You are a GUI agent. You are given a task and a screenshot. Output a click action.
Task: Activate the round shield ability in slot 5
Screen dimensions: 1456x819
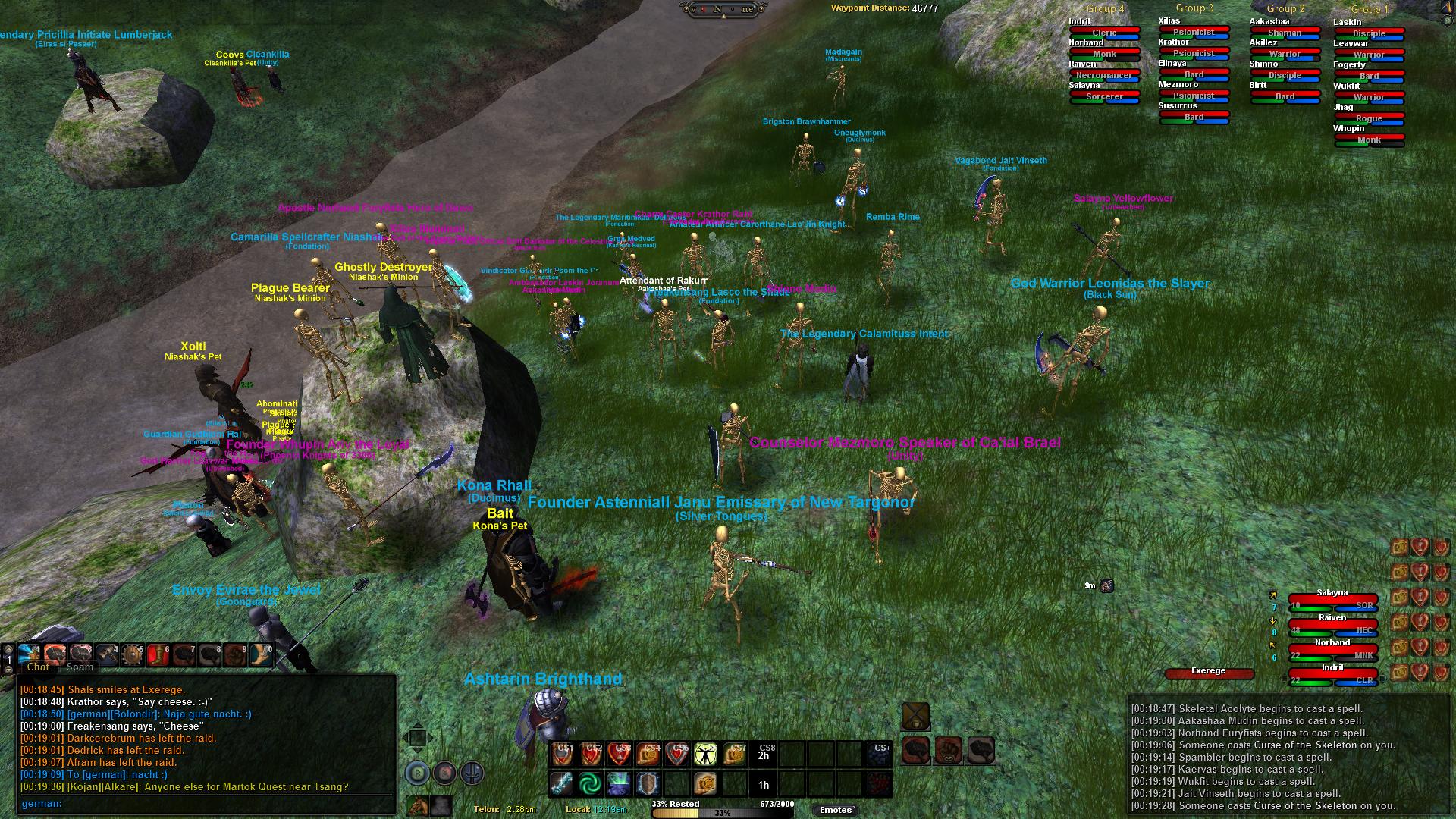pyautogui.click(x=132, y=654)
